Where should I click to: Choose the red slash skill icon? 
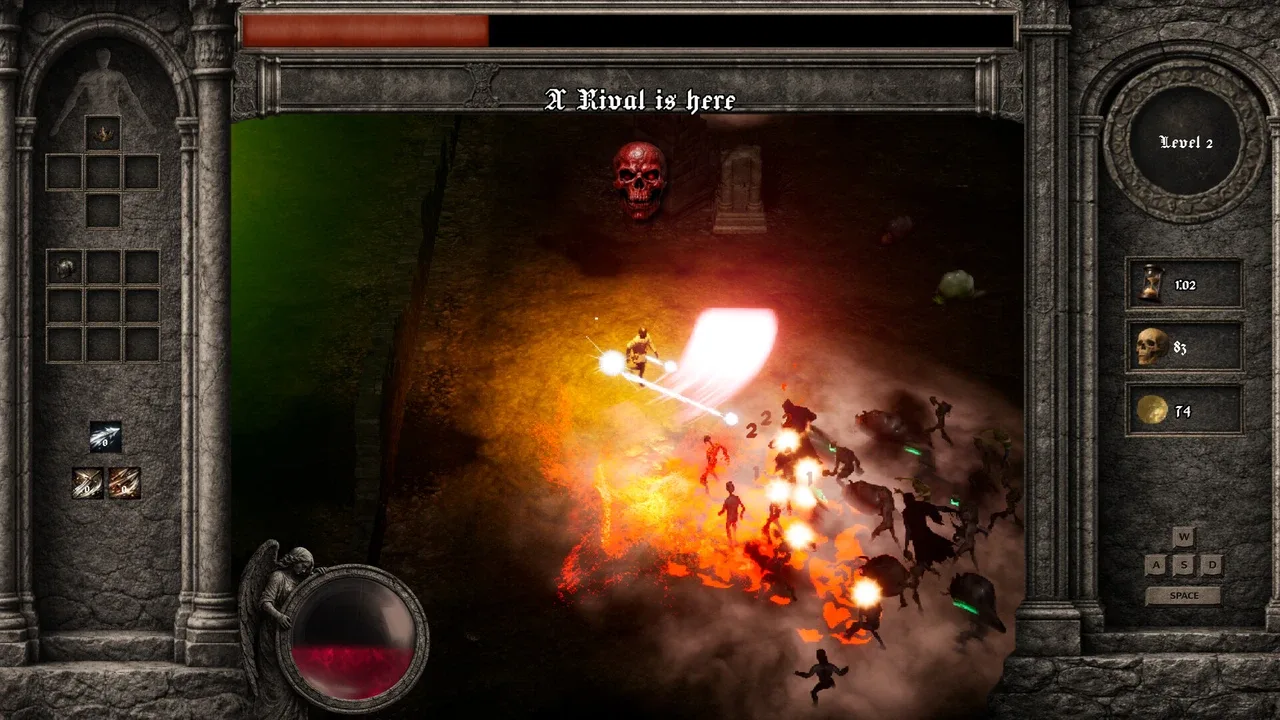tap(124, 483)
